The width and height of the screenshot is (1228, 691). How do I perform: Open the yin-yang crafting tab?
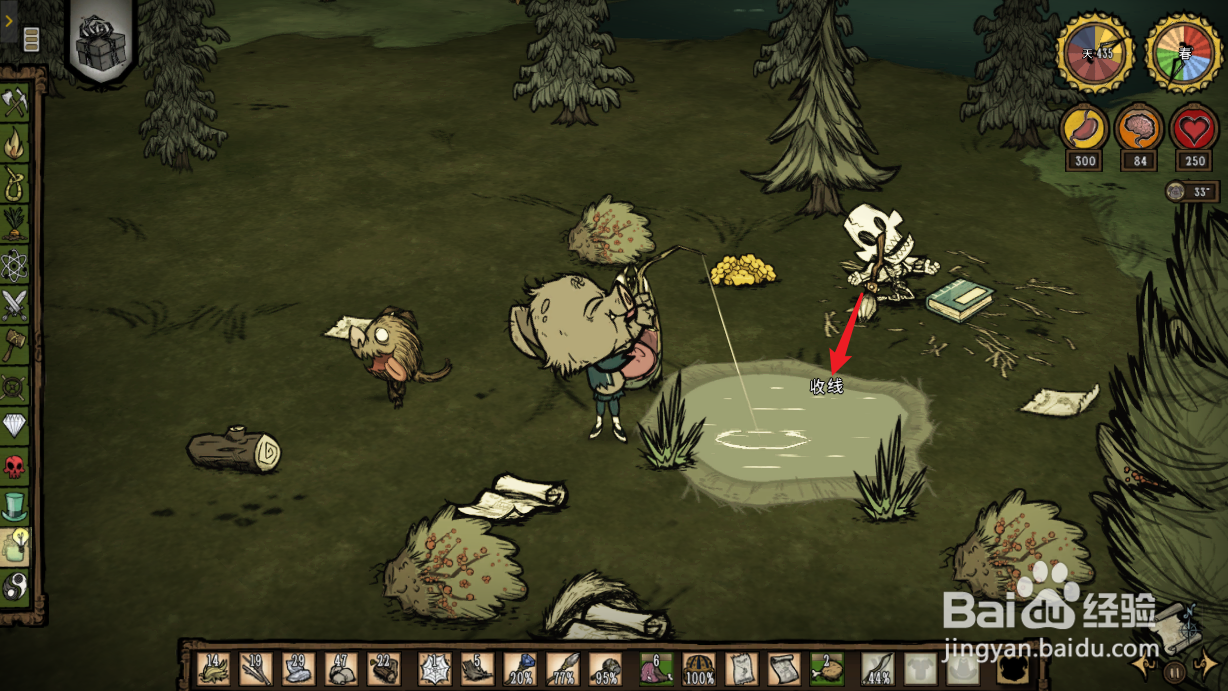pos(16,586)
